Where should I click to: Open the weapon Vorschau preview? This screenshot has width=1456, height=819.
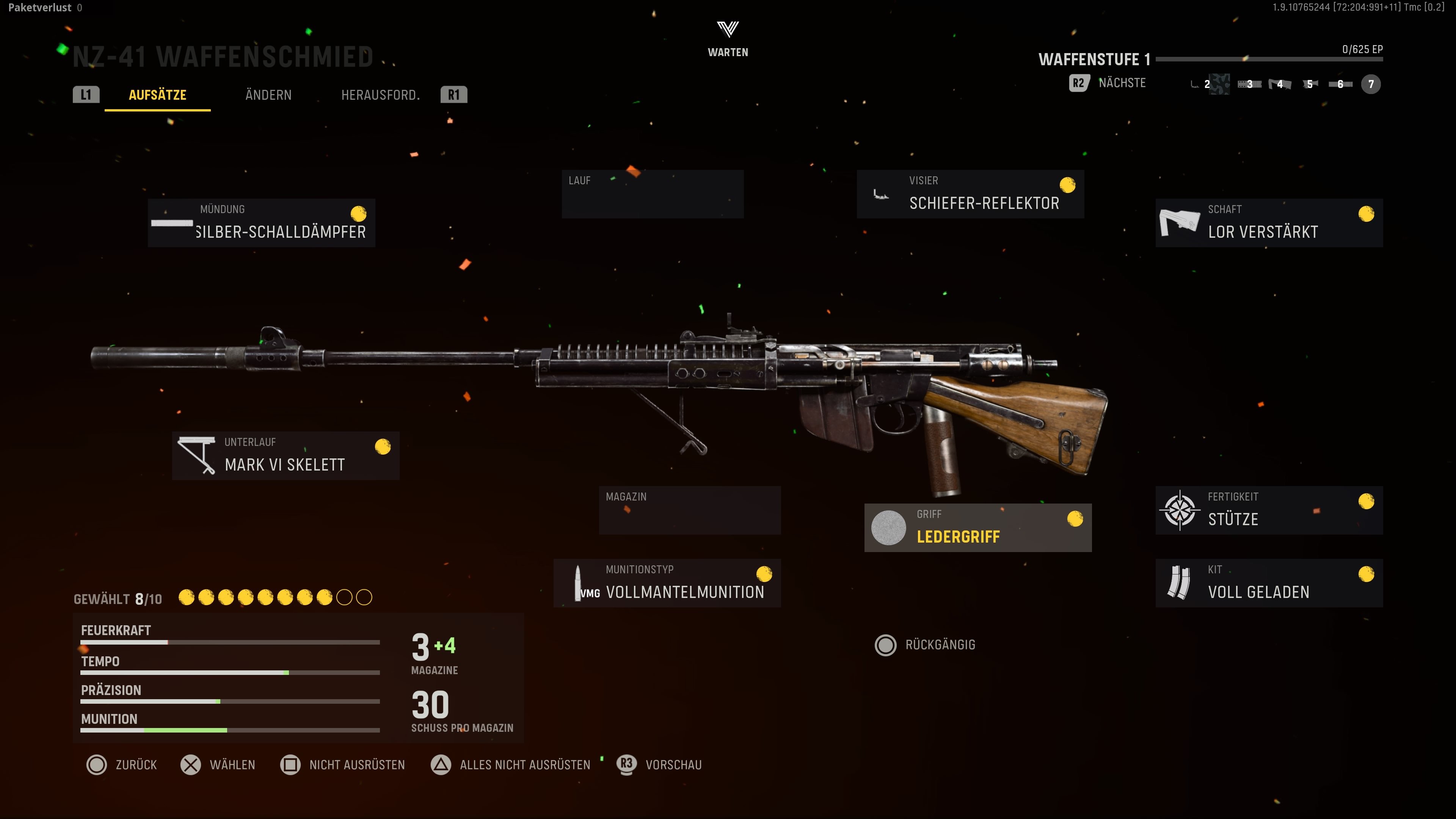[659, 765]
